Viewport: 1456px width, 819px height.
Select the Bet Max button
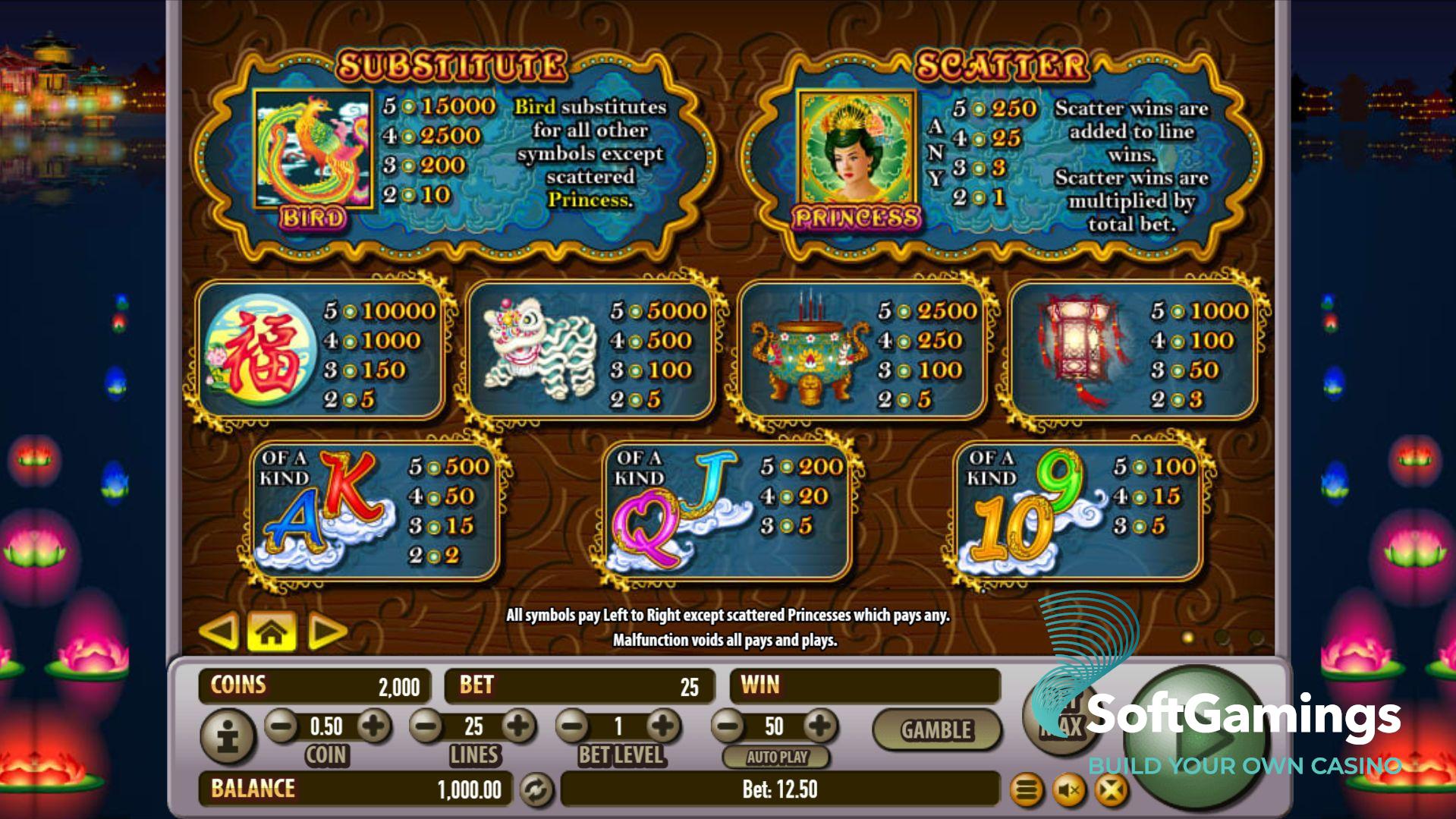click(x=1061, y=718)
